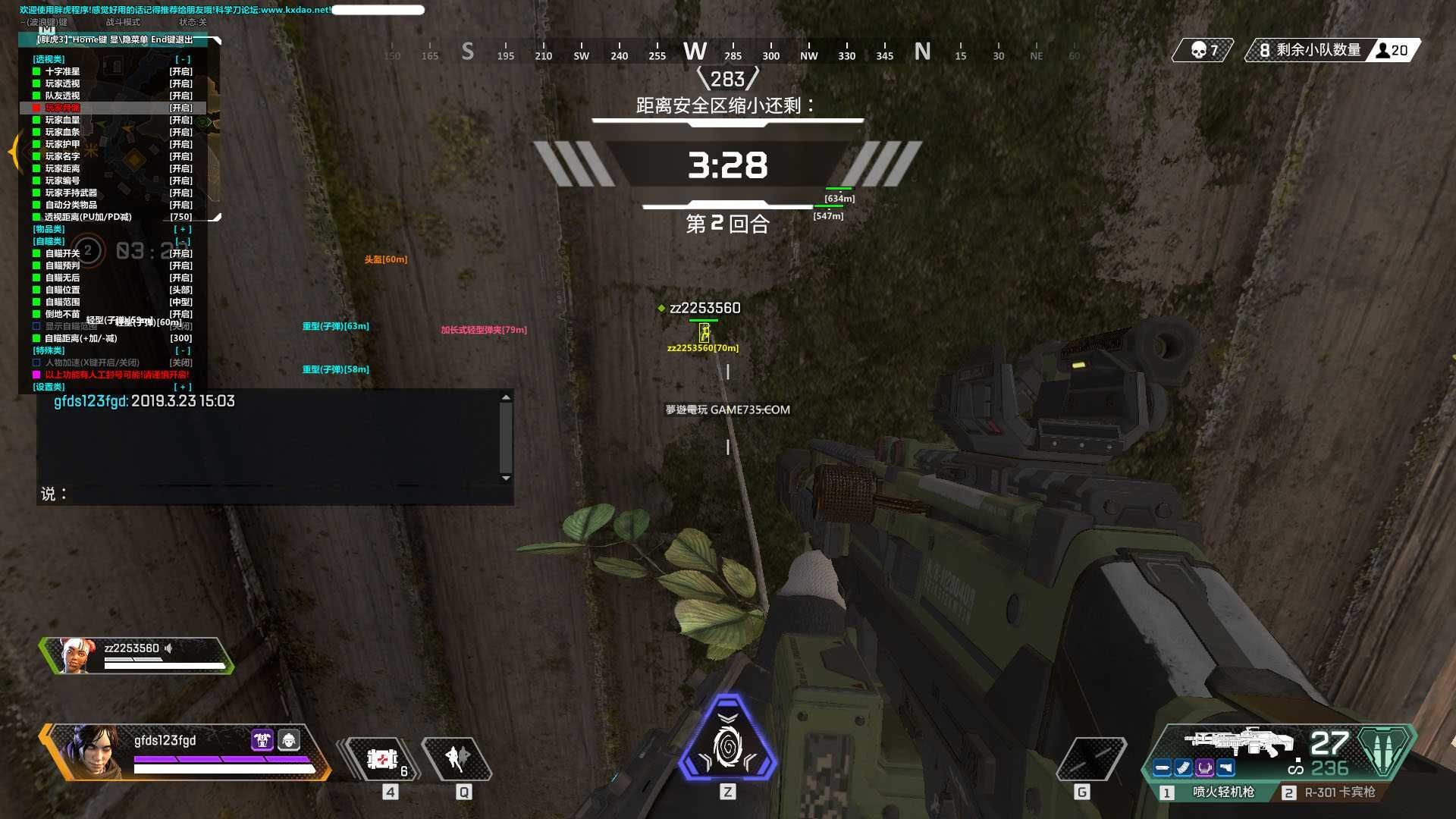Image resolution: width=1456 pixels, height=819 pixels.
Task: Click the chat box scroll-down arrow
Action: tap(506, 479)
